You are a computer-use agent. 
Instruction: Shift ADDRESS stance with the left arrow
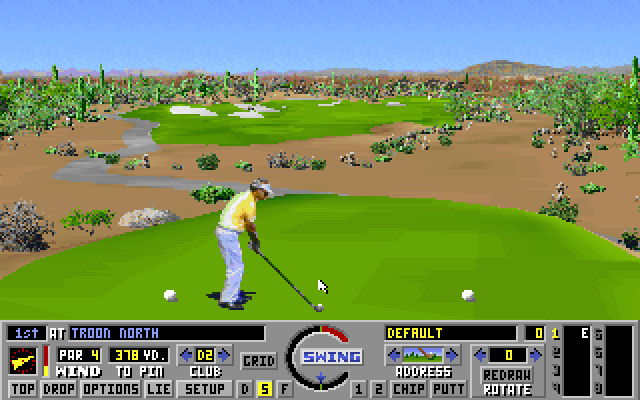pyautogui.click(x=393, y=355)
